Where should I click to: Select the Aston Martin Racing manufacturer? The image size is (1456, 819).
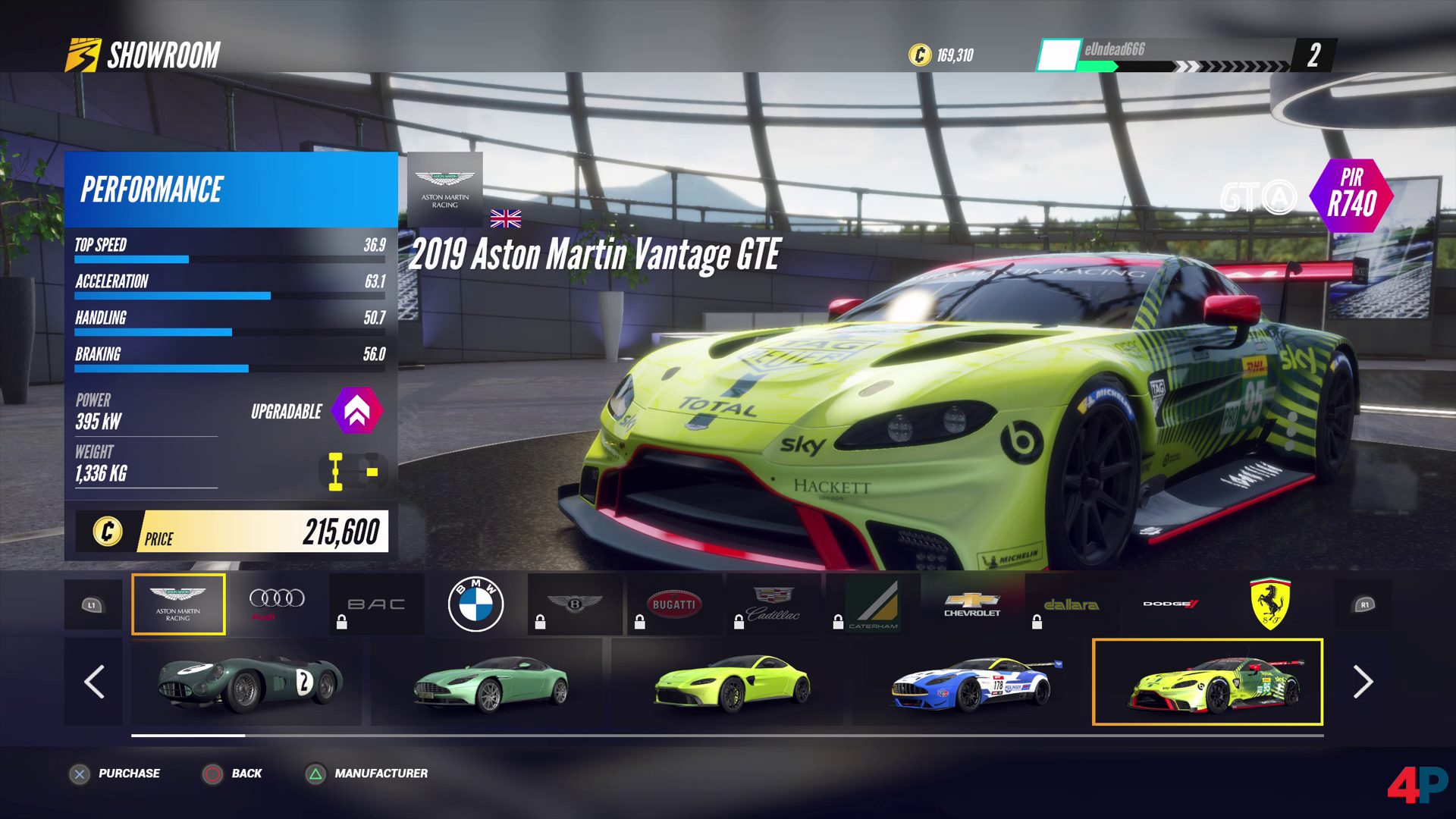pos(178,604)
